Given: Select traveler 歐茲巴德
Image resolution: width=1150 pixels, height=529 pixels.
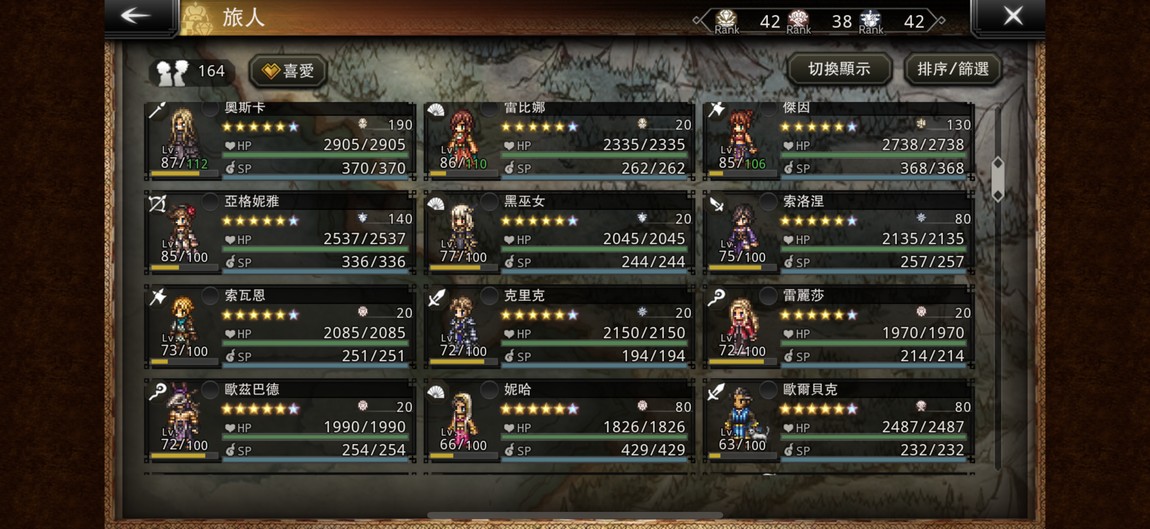Looking at the screenshot, I should [280, 422].
